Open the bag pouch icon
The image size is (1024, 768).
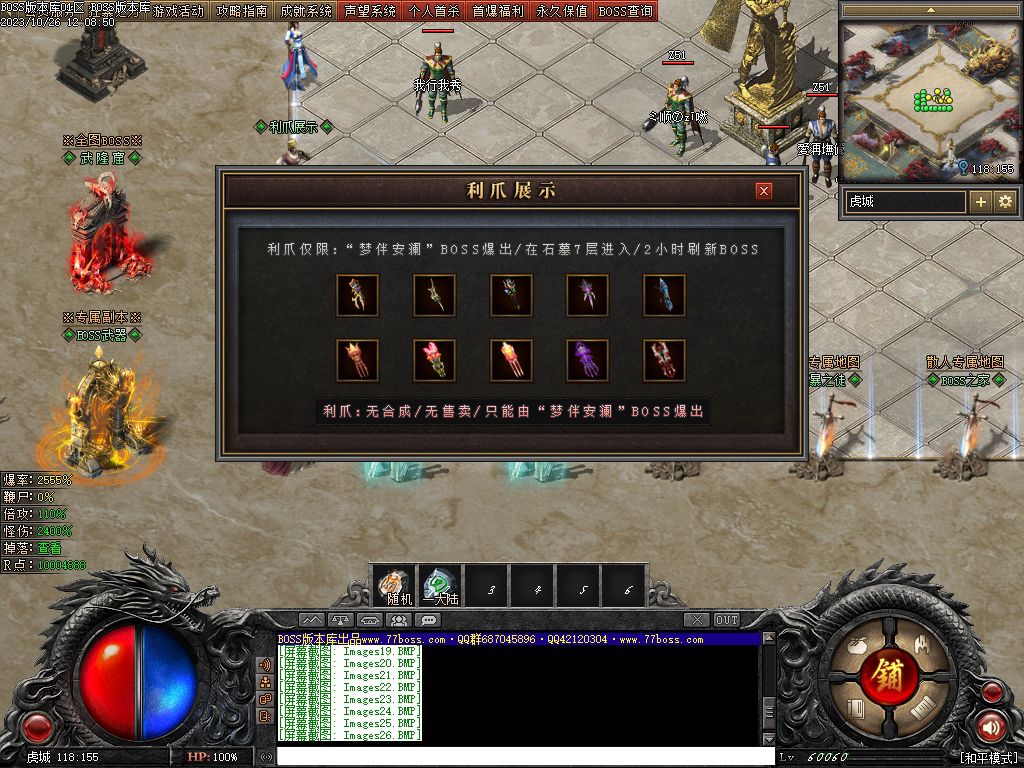point(855,647)
